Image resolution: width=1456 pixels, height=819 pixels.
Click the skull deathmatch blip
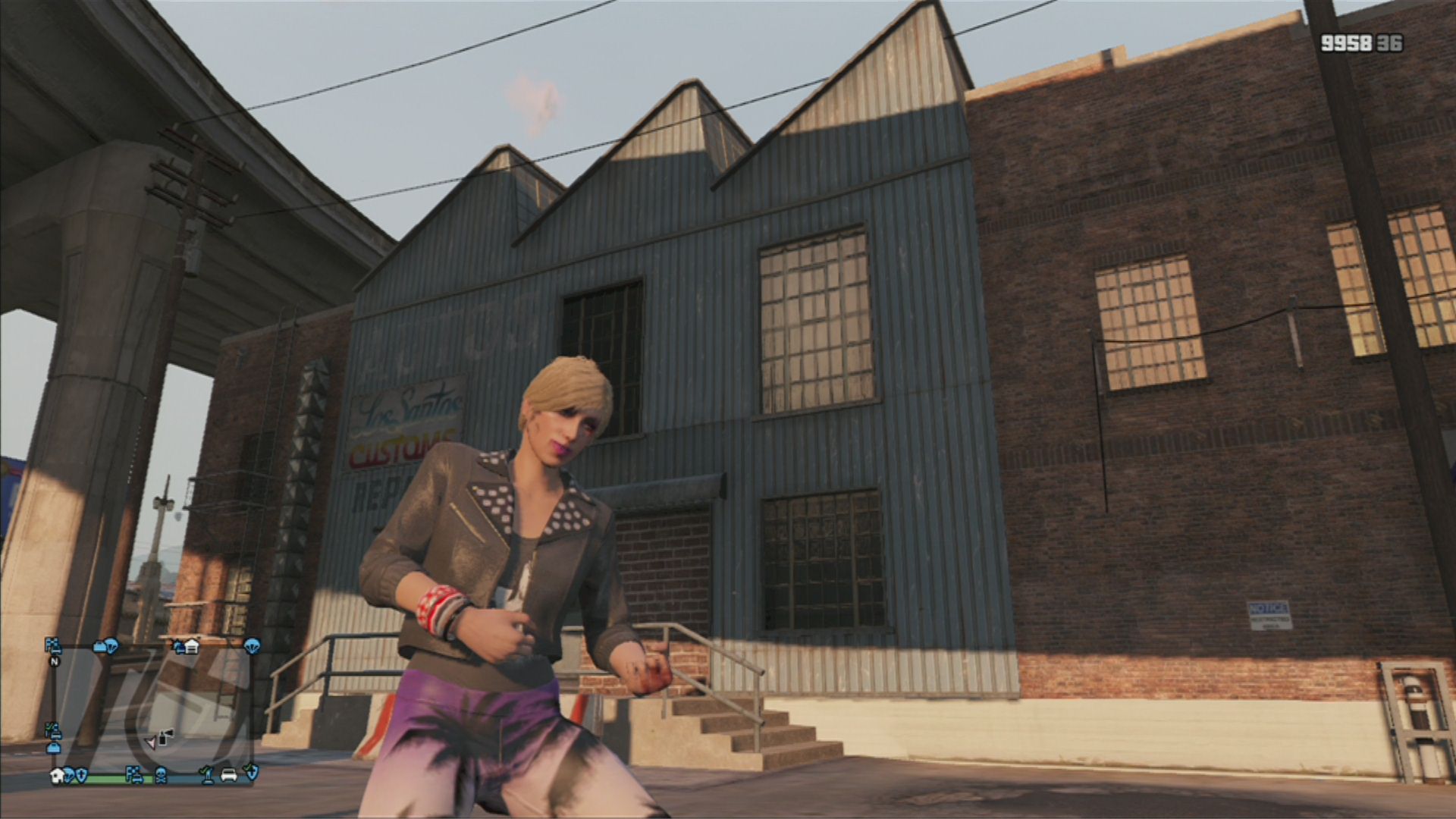click(x=161, y=774)
